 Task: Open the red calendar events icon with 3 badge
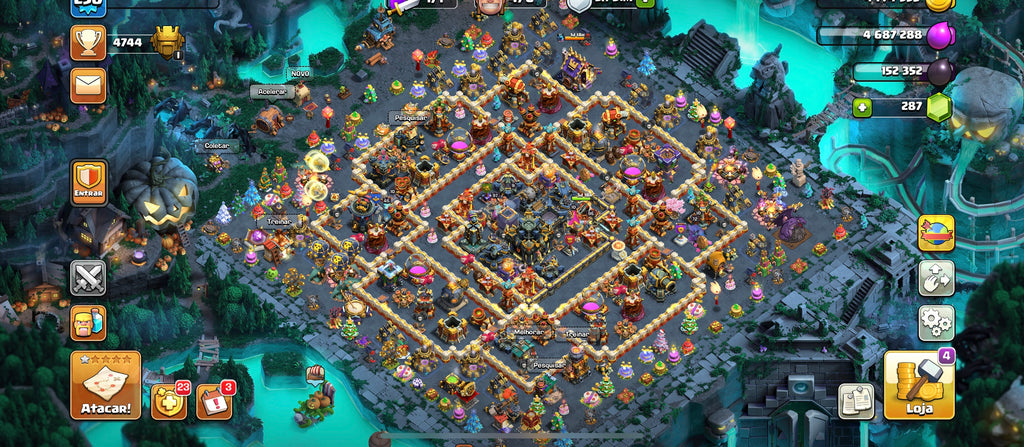pos(214,401)
